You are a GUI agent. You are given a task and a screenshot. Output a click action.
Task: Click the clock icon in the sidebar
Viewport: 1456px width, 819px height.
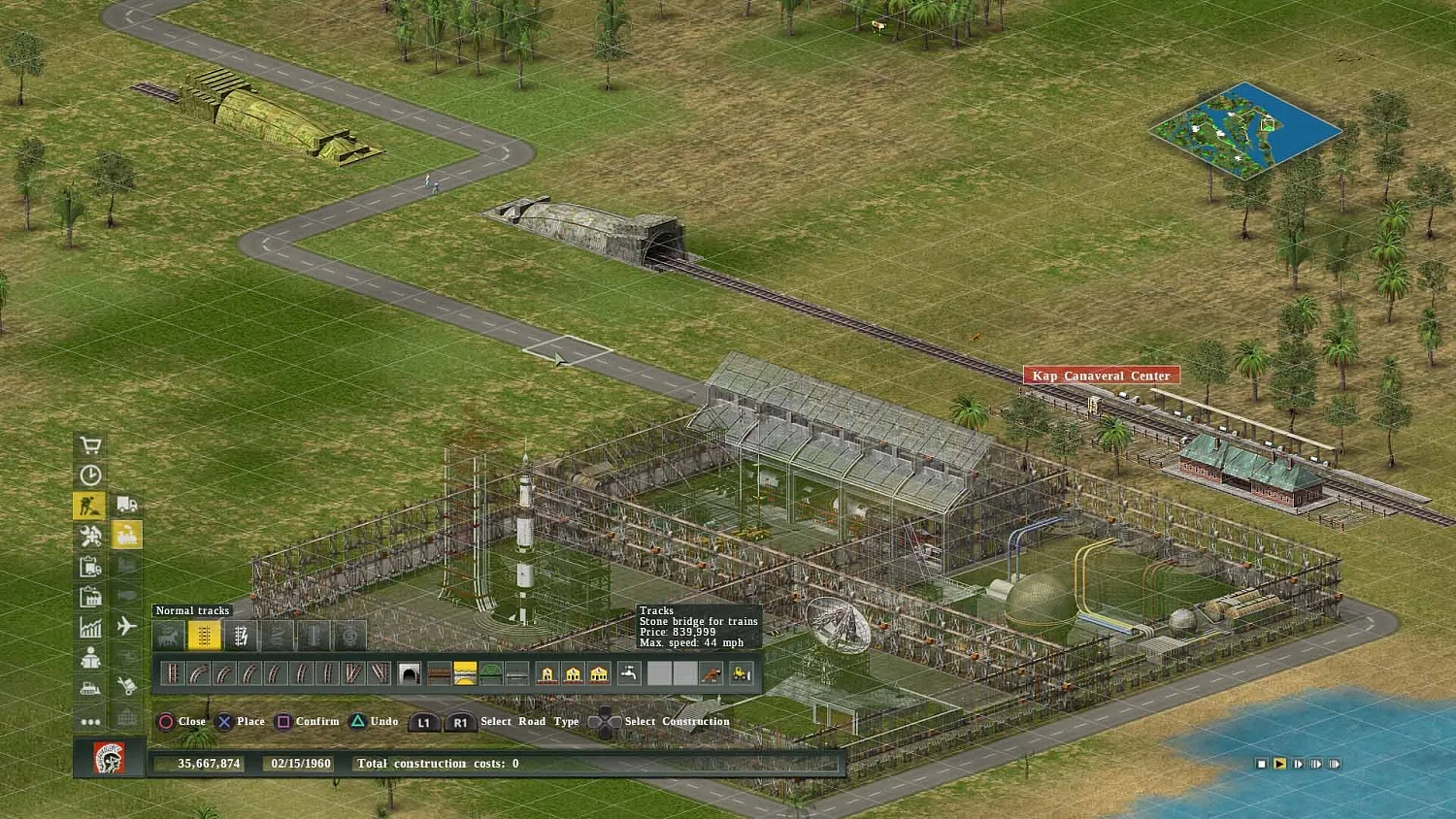[90, 475]
